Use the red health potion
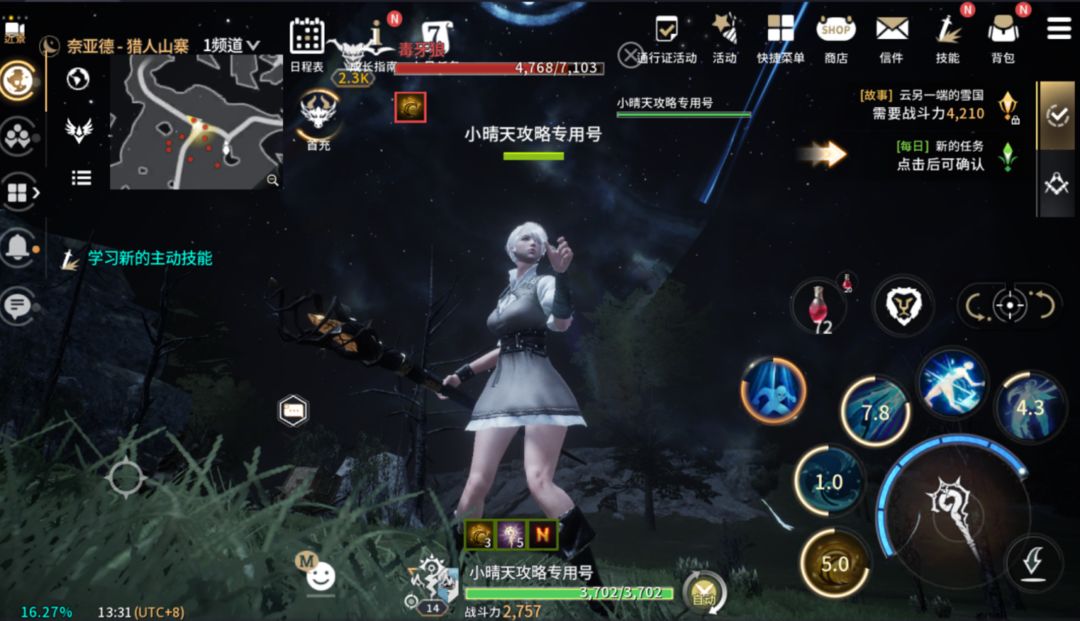The width and height of the screenshot is (1080, 621). click(x=819, y=304)
